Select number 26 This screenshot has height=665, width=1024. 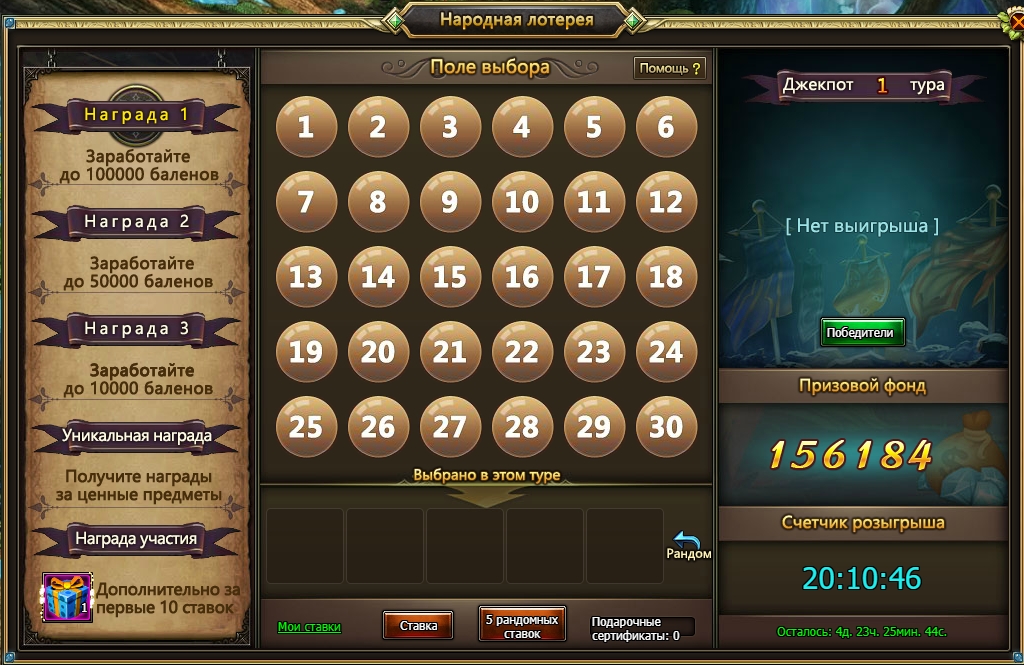click(x=377, y=426)
